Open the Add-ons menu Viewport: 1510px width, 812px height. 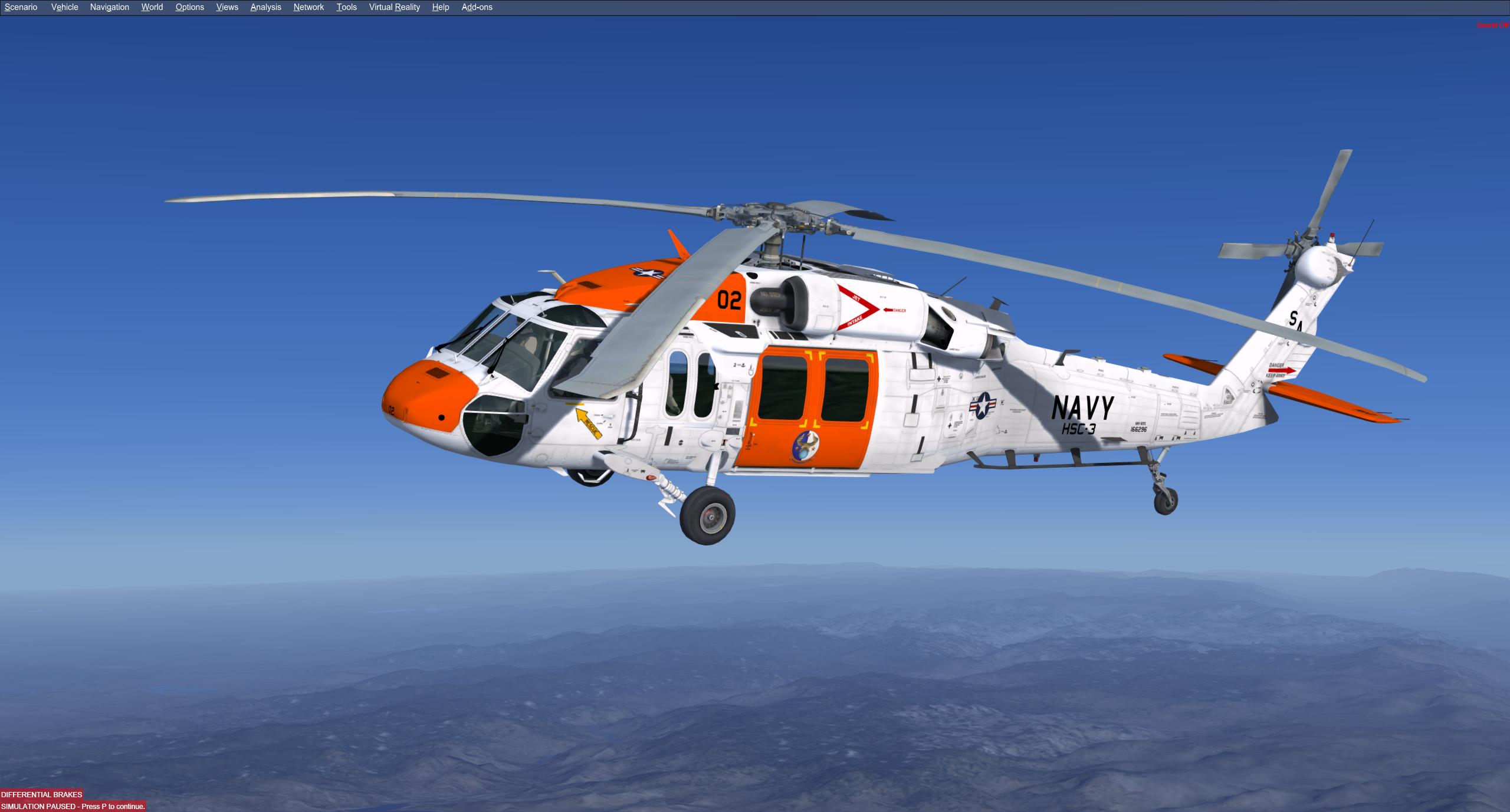pos(477,7)
